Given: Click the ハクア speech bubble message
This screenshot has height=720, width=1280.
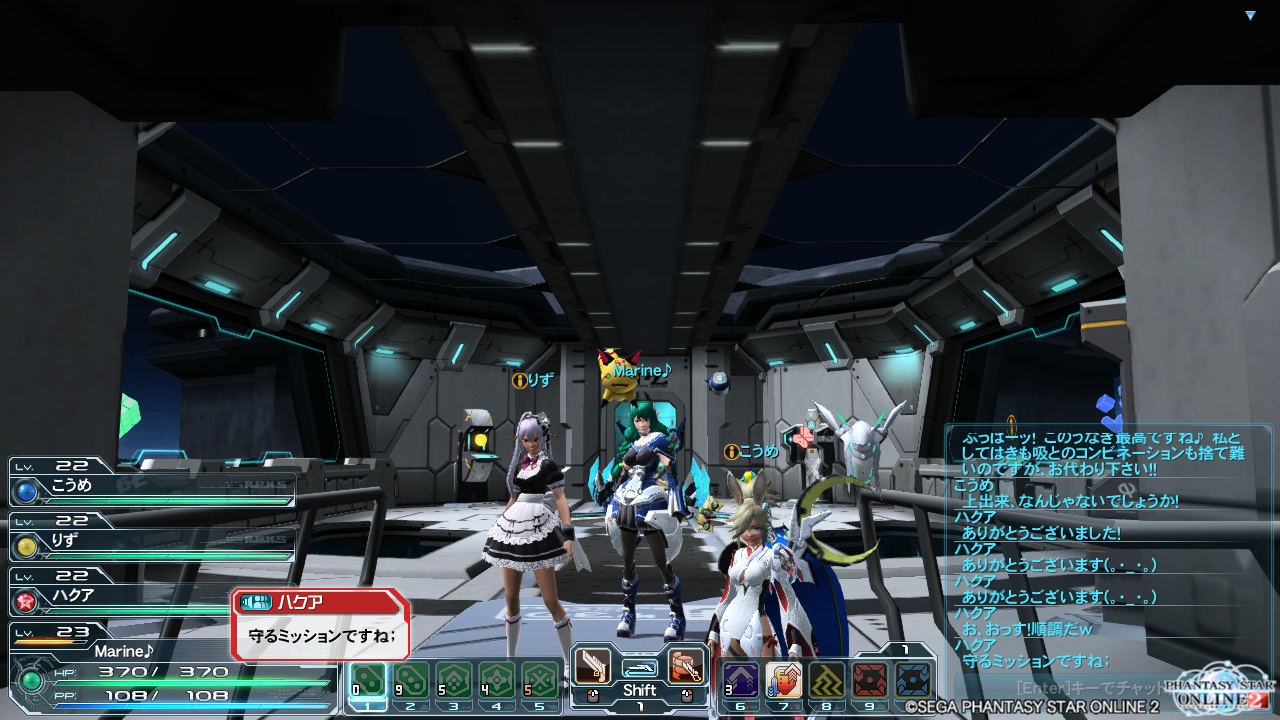Looking at the screenshot, I should (x=320, y=635).
